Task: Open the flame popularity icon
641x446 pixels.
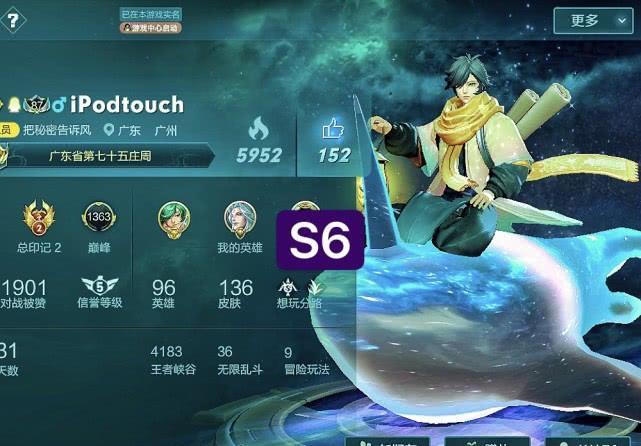Action: pos(259,129)
